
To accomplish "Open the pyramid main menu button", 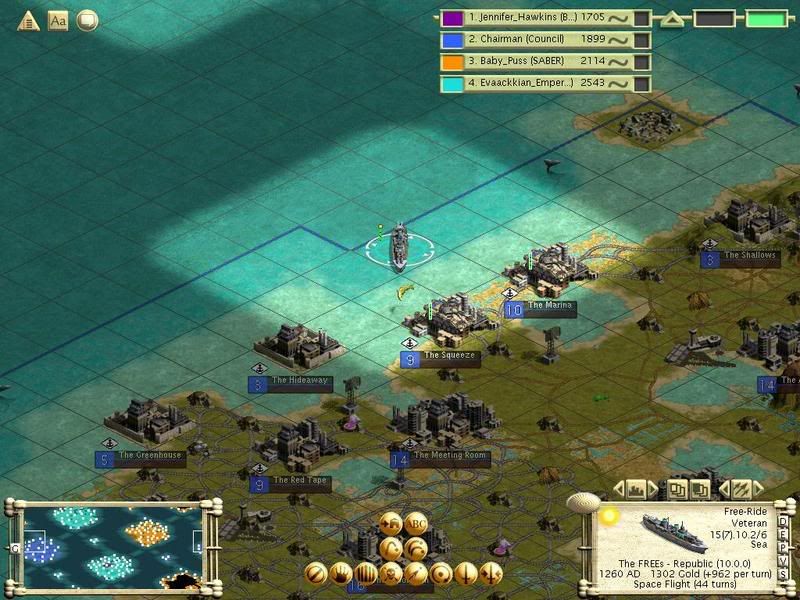I will pos(27,20).
